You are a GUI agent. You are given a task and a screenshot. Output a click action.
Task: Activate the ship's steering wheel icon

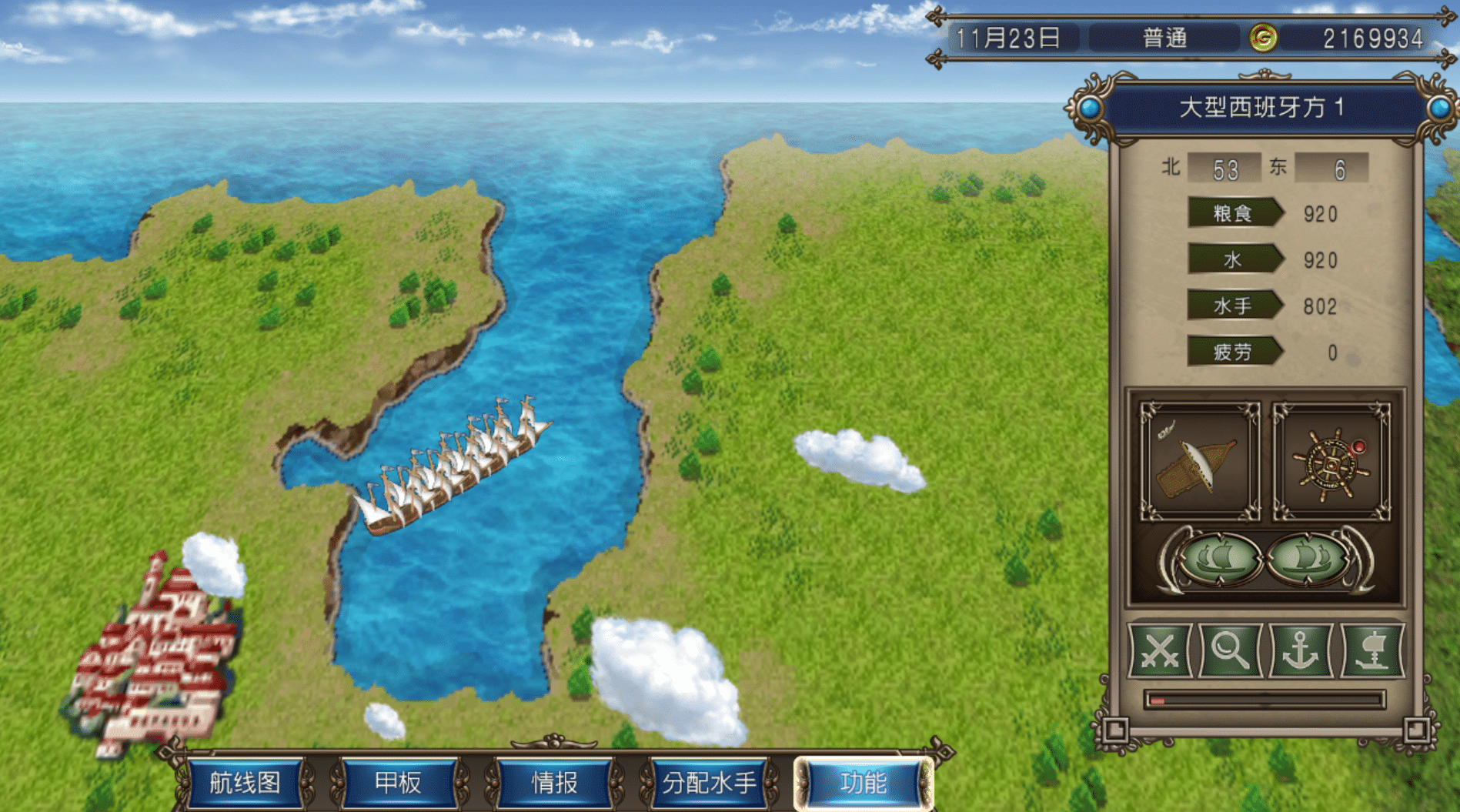(1331, 461)
